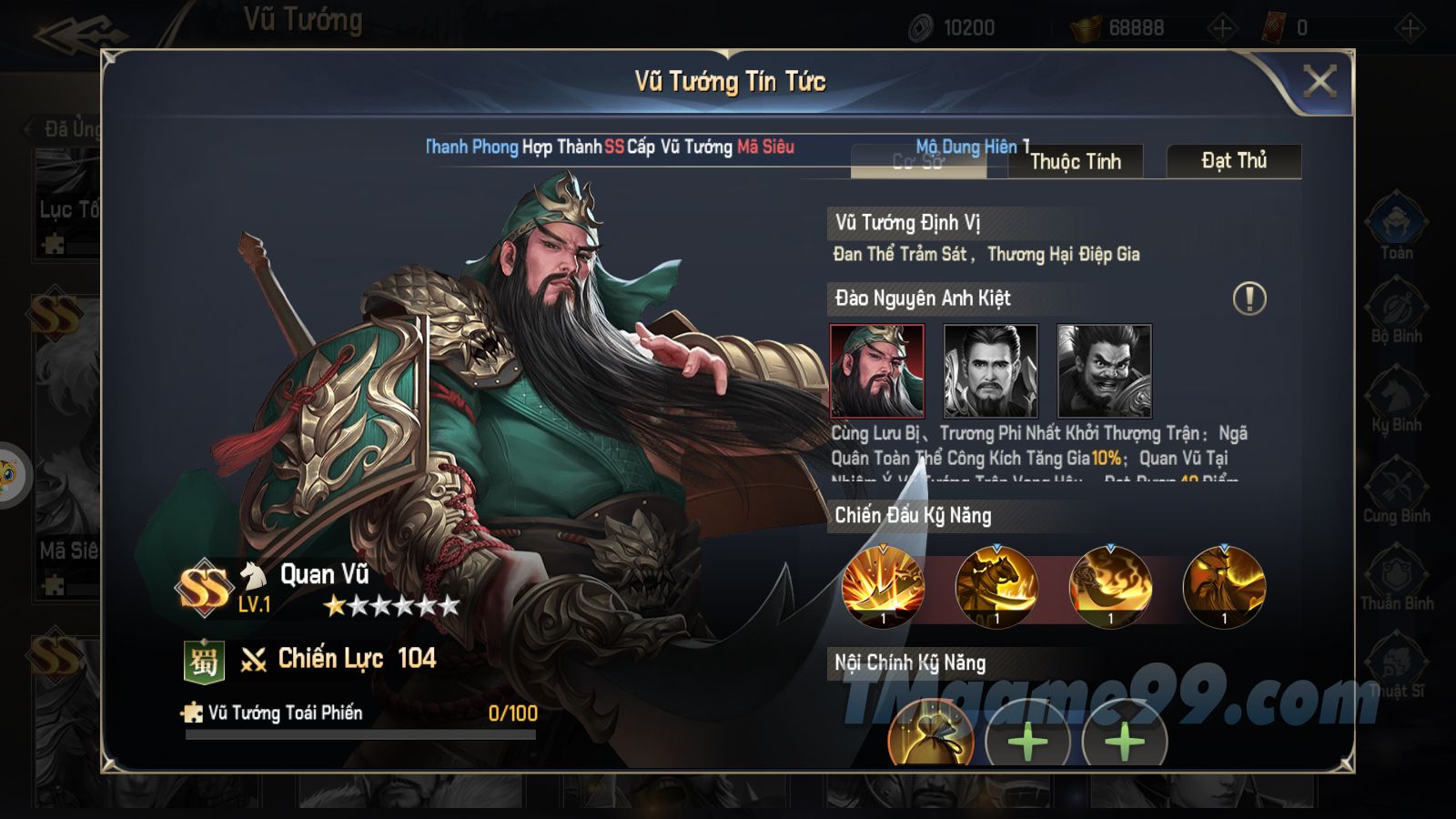Pick the grayscale angry bearded warrior portrait
The image size is (1456, 819).
click(x=1104, y=371)
